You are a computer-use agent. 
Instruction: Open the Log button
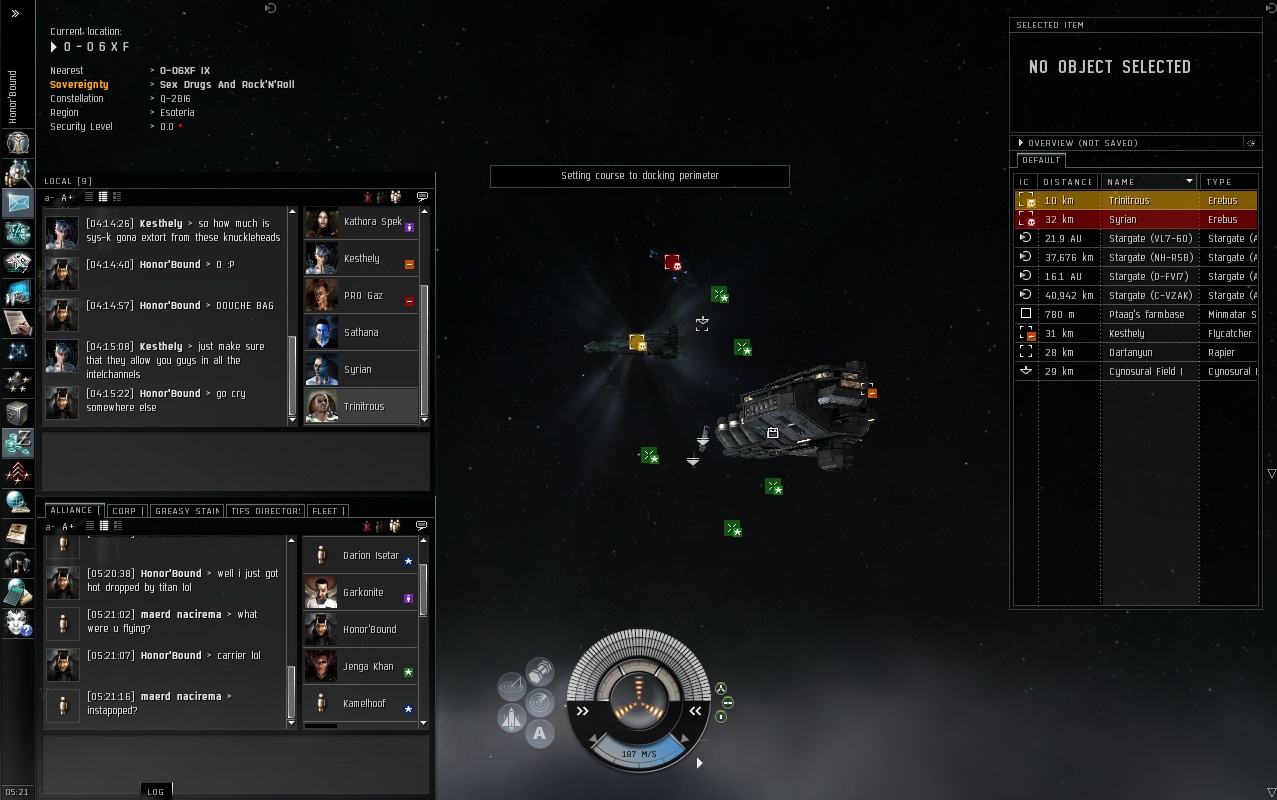coord(155,792)
